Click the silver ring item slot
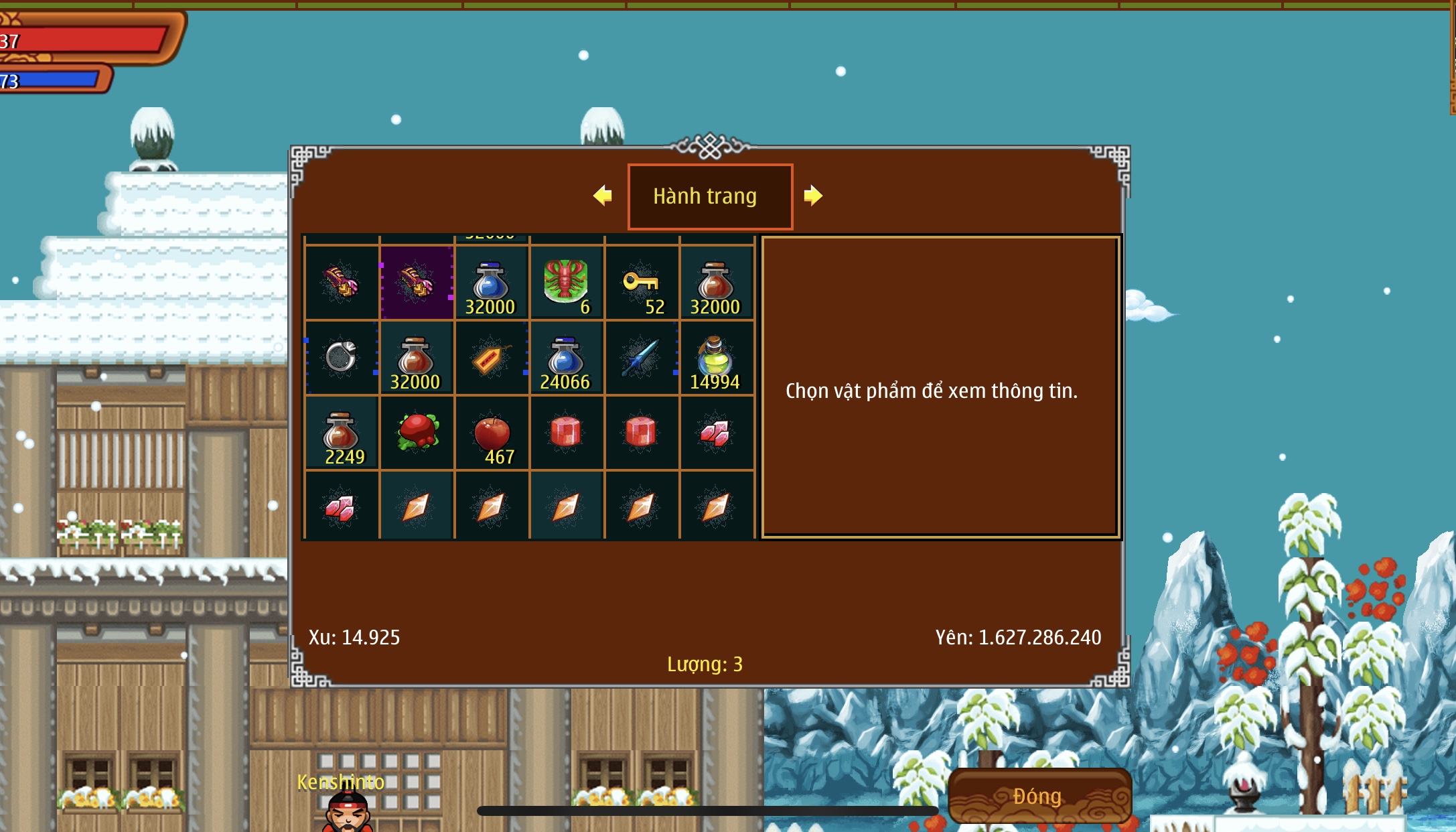Viewport: 1456px width, 832px height. point(342,358)
